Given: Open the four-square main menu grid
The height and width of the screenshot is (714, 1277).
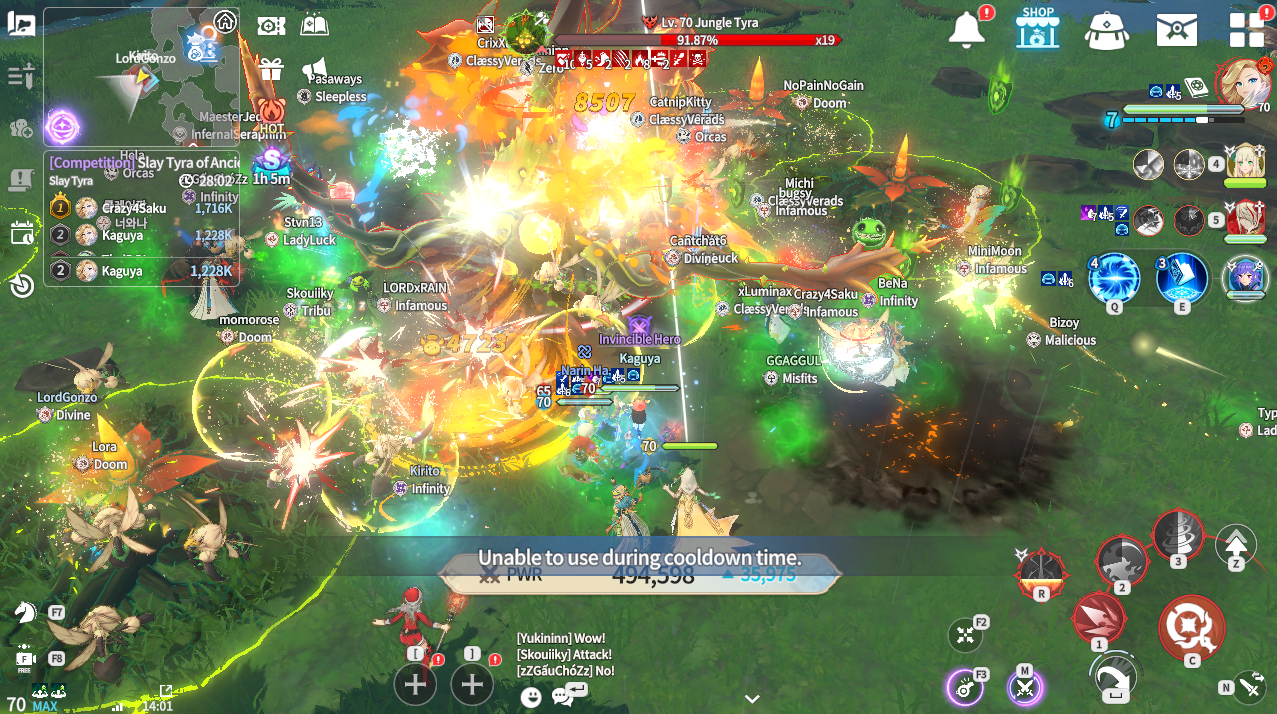Looking at the screenshot, I should point(1247,30).
